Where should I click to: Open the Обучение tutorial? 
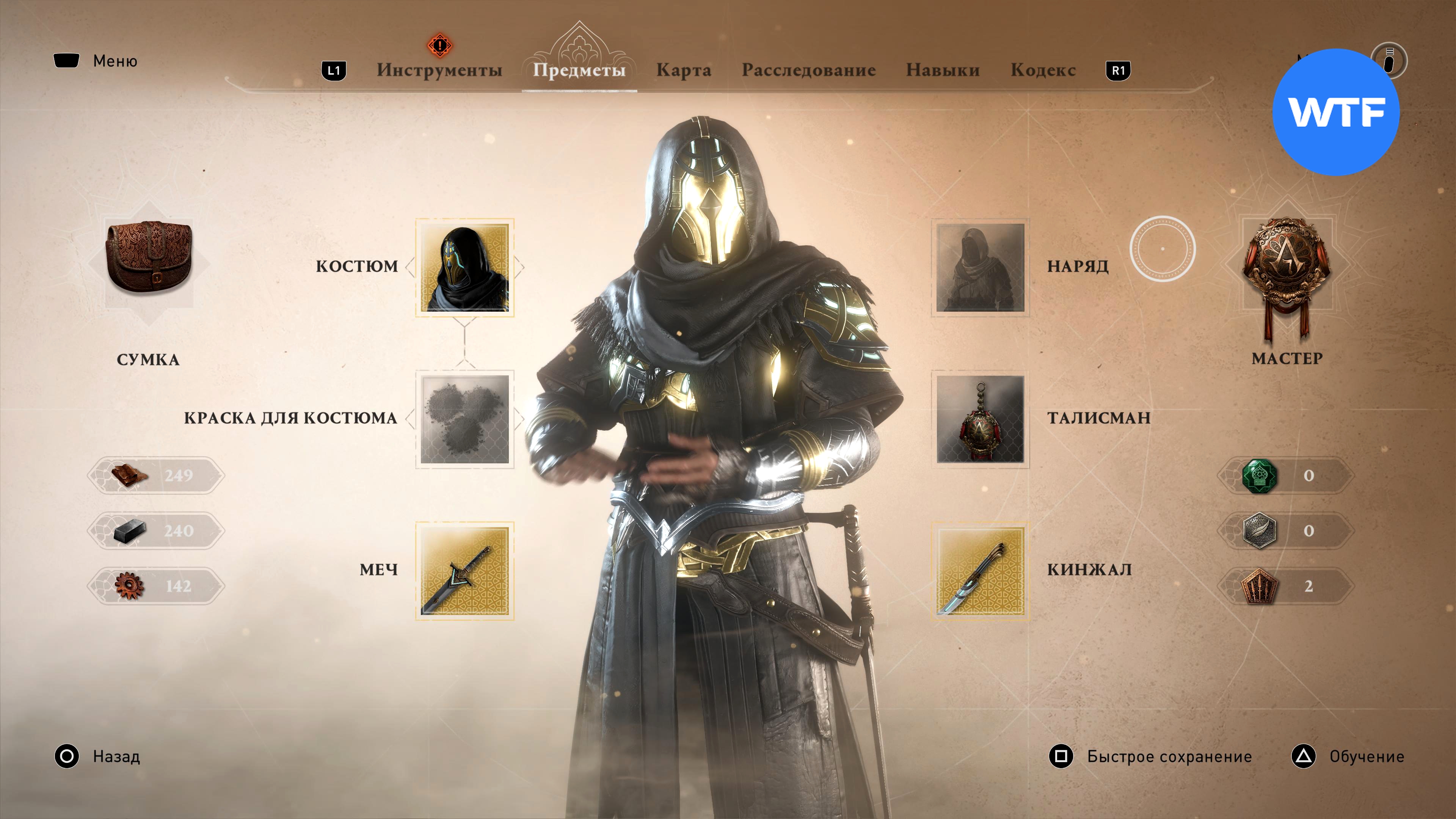(x=1348, y=756)
